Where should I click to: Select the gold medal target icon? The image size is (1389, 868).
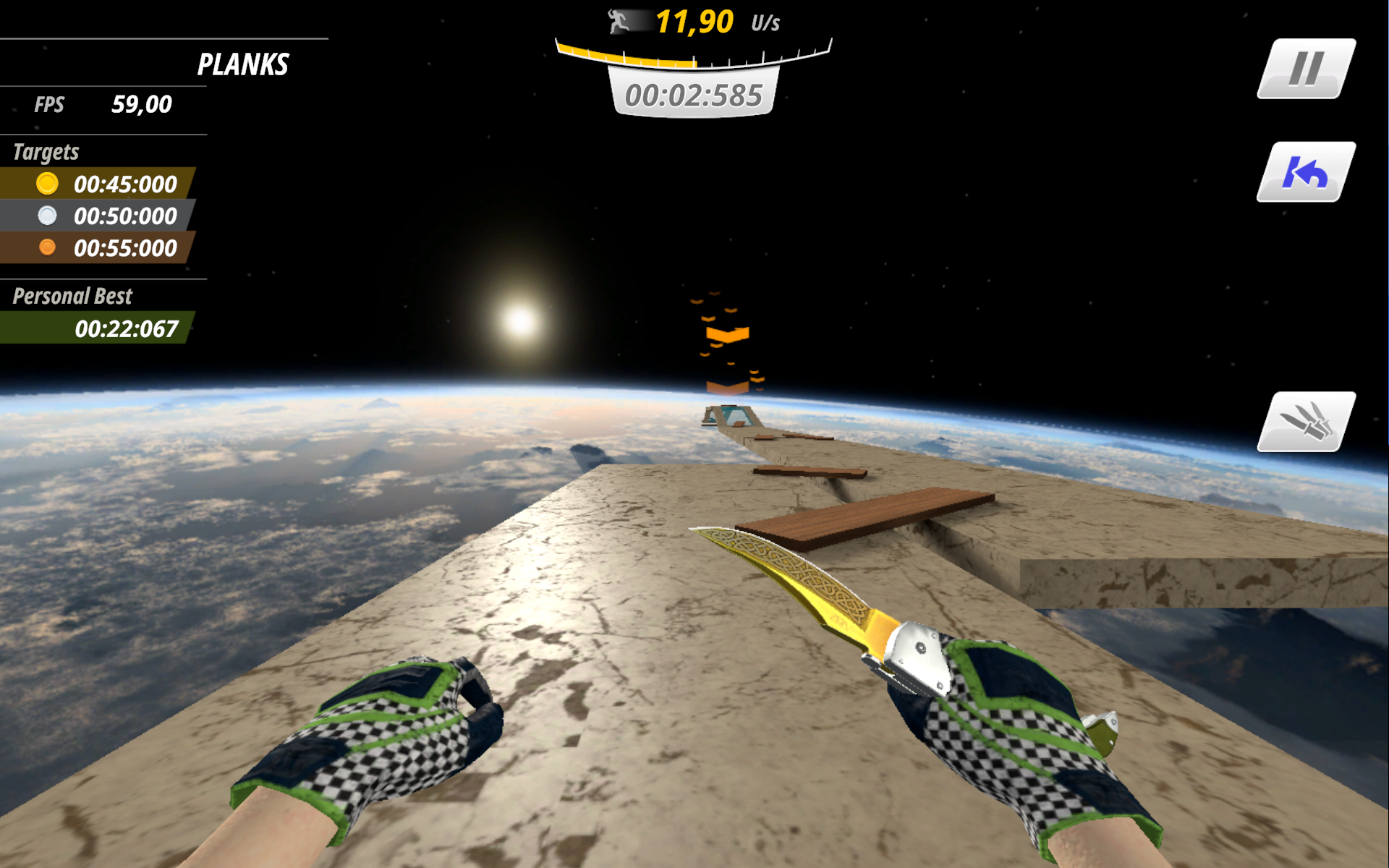click(x=48, y=184)
